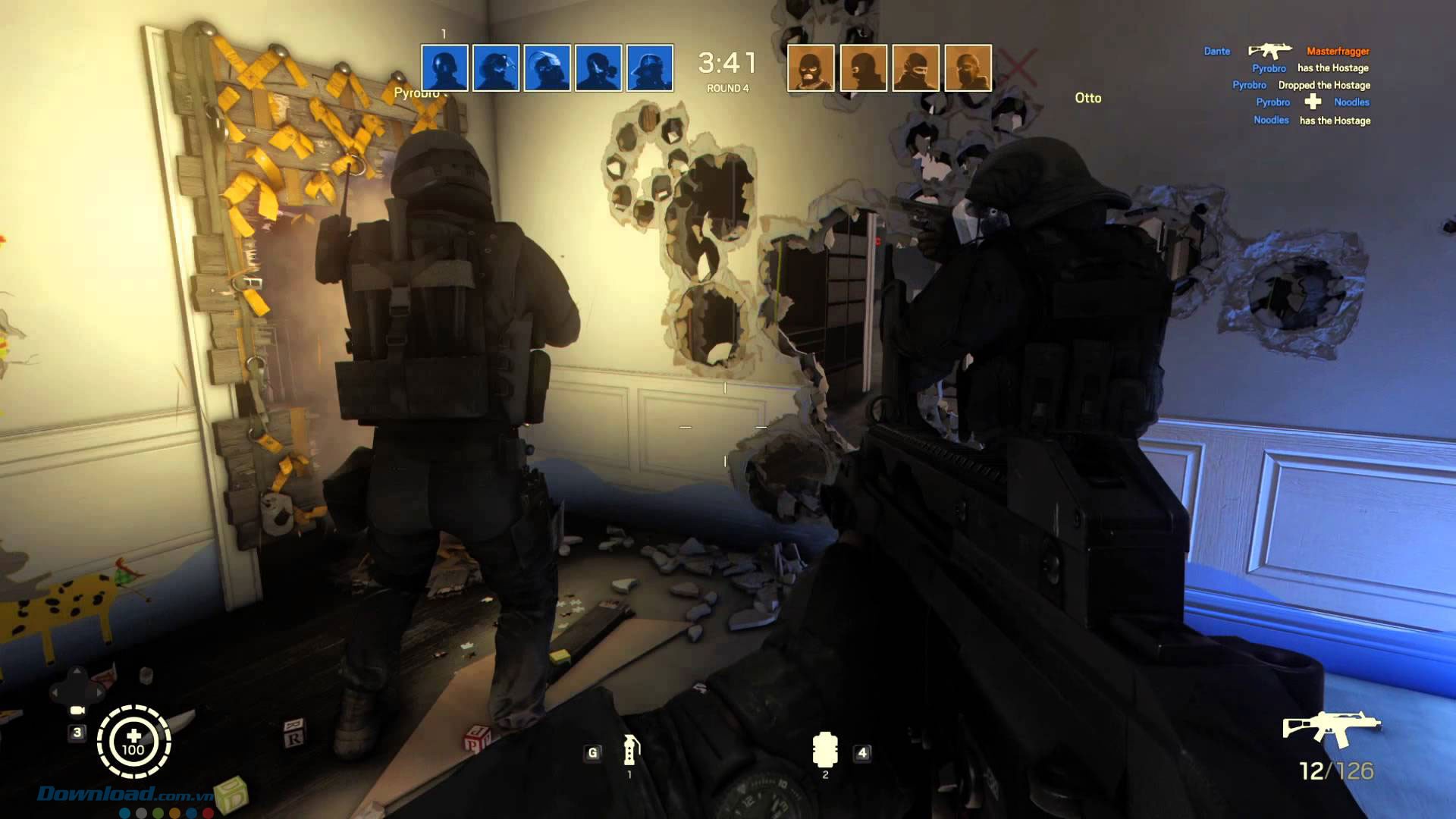Expand the d-pad right arrow selector
Image resolution: width=1456 pixels, height=819 pixels.
point(99,692)
